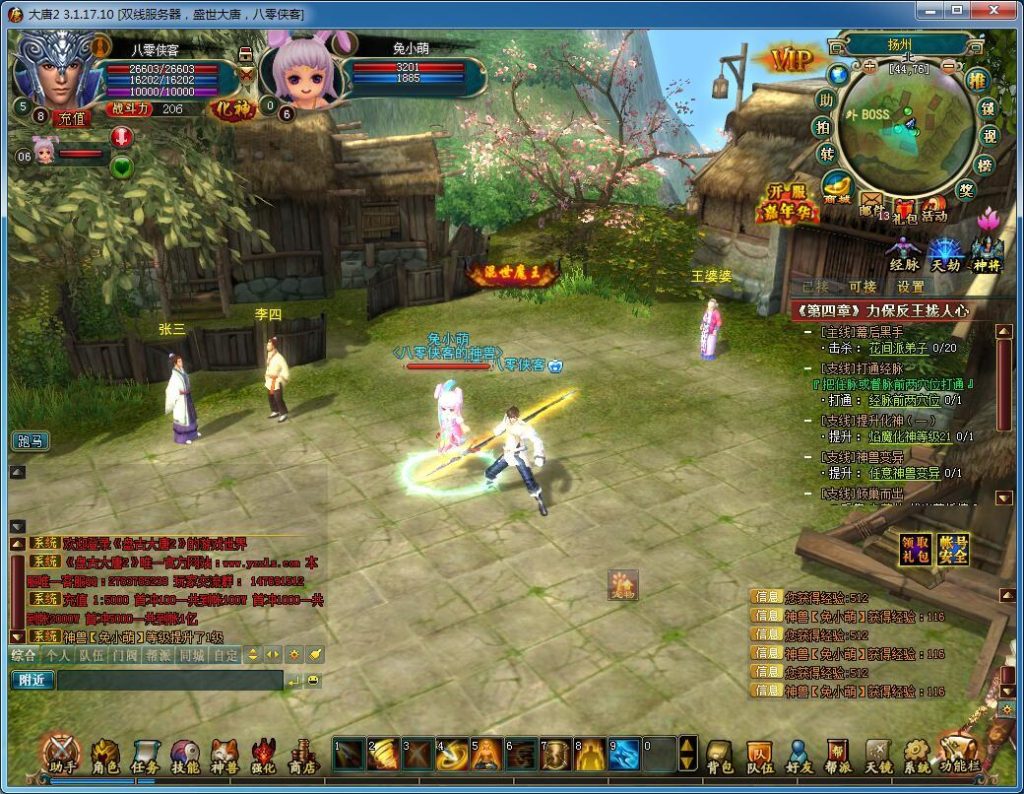
Task: Open the 任务 quest scroll menu
Action: pos(145,755)
